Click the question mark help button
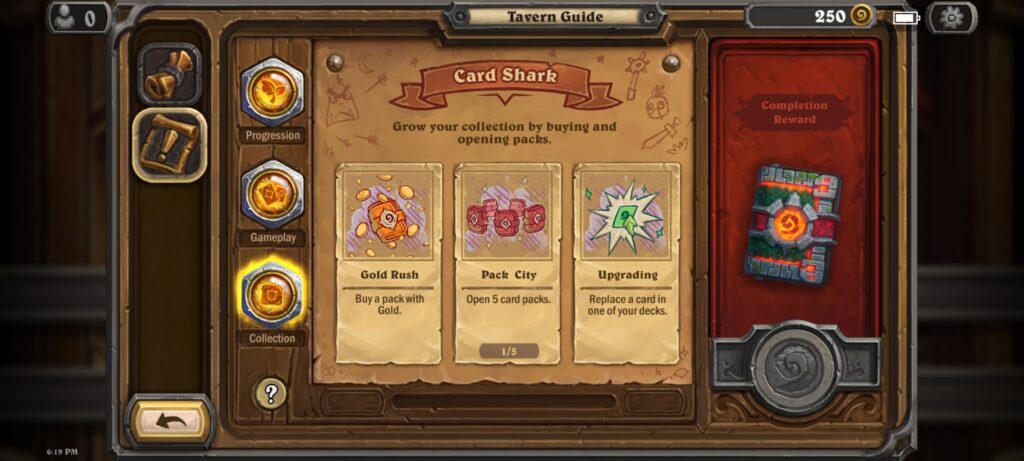Viewport: 1024px width, 461px height. point(270,392)
